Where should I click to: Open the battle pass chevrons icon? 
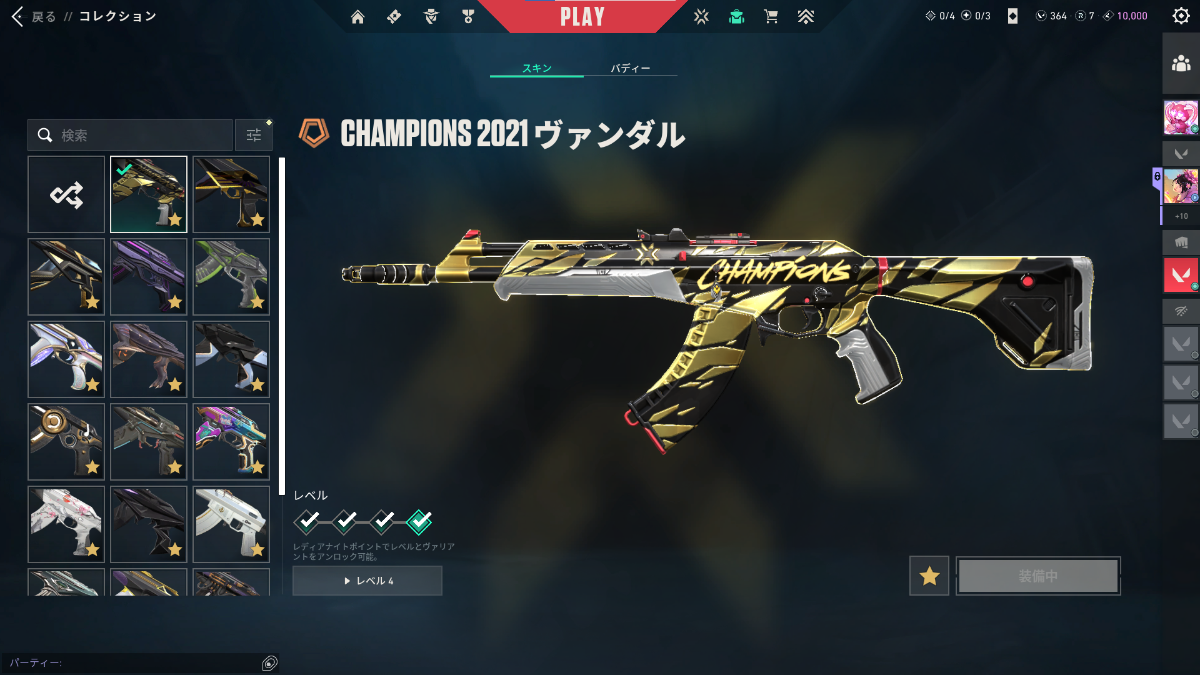point(805,16)
